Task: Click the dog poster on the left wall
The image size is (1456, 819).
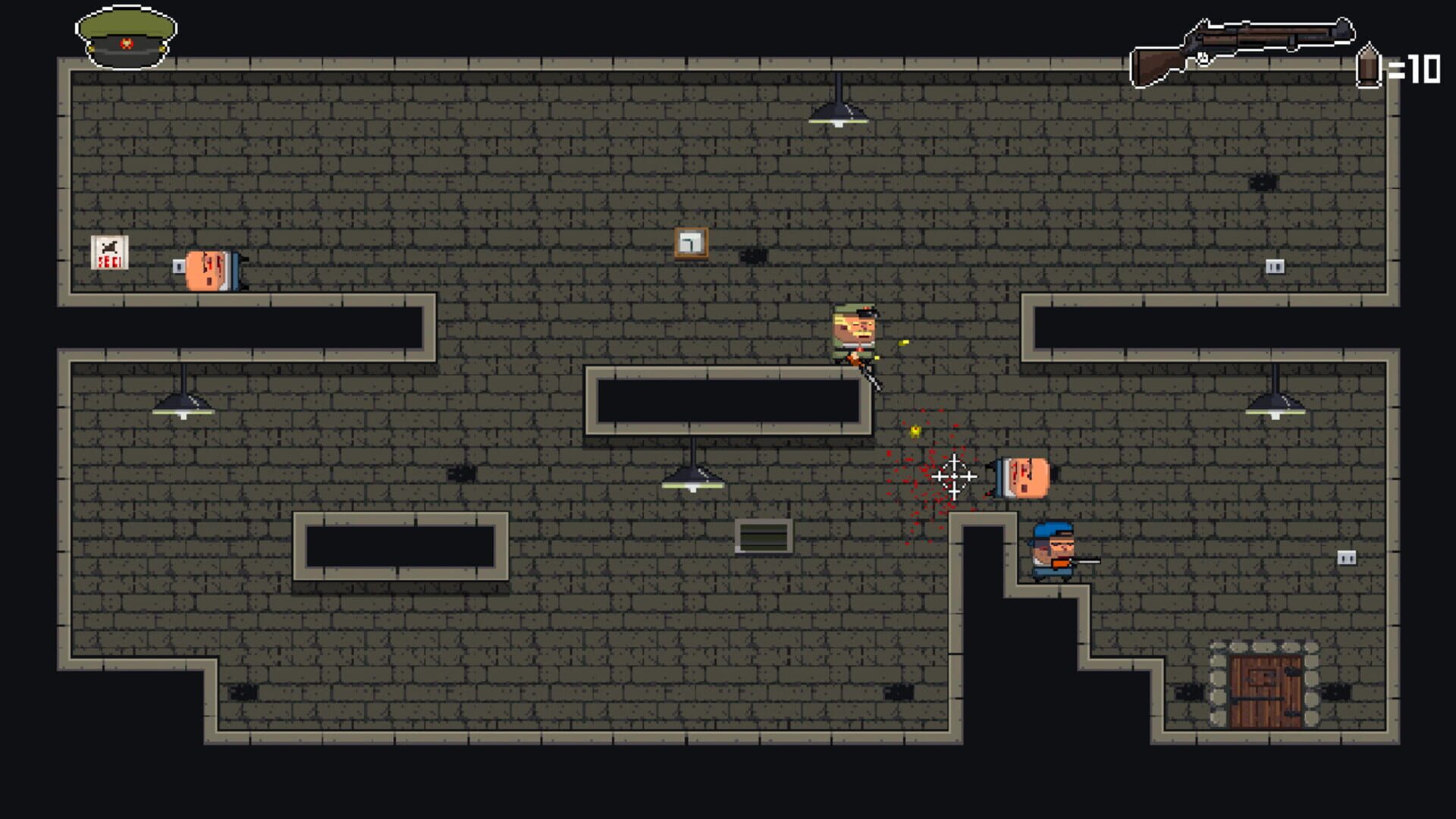Action: [111, 253]
